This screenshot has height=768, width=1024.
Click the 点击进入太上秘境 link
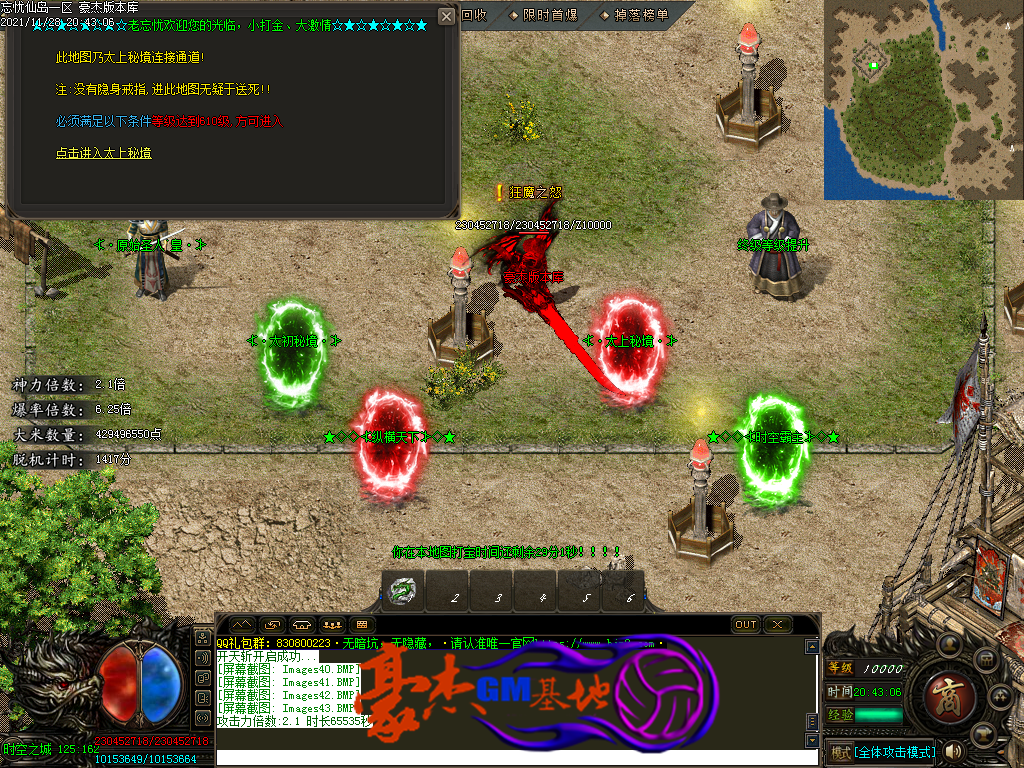(104, 153)
